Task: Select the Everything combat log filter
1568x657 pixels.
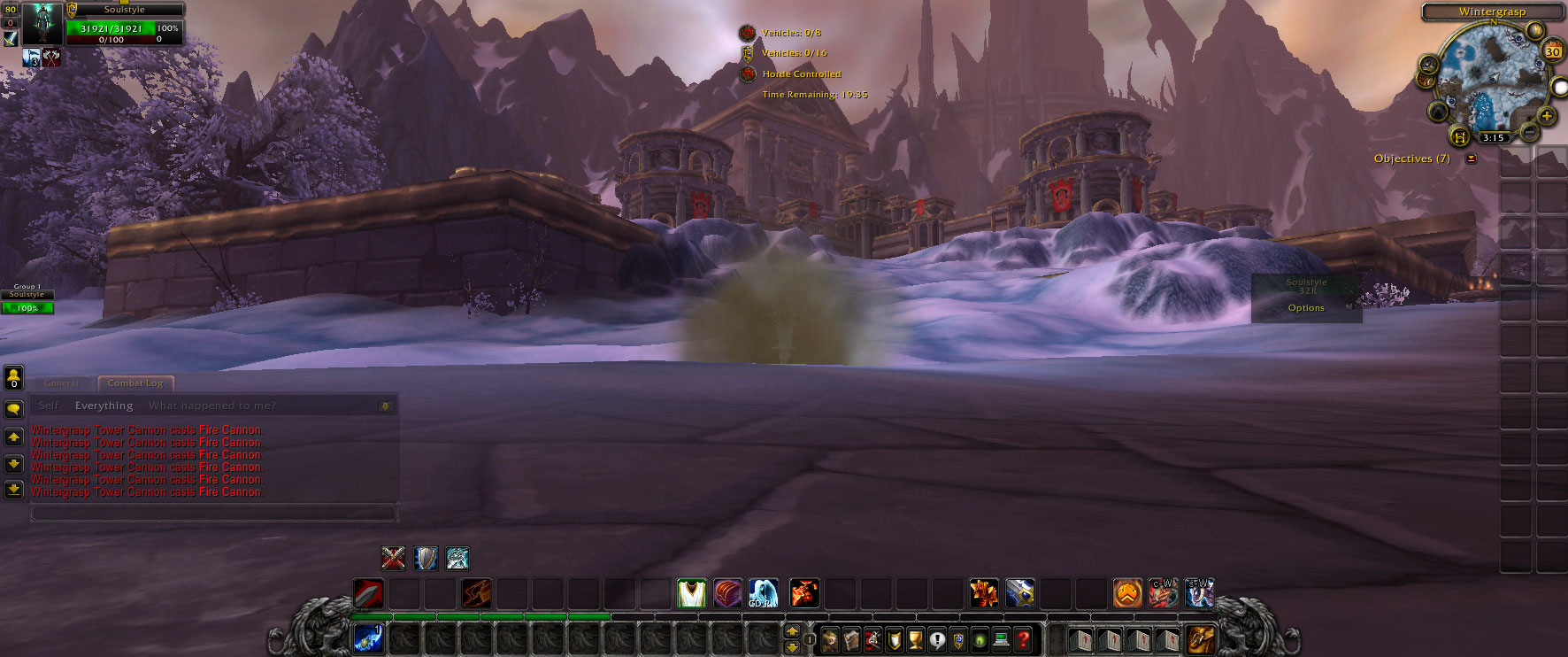Action: 104,405
